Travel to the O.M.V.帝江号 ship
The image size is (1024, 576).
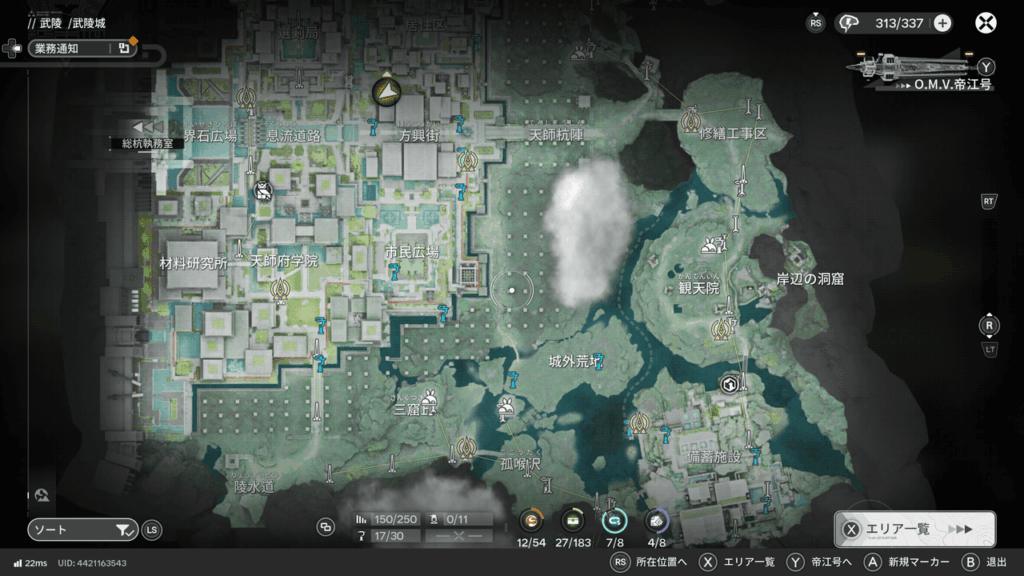[918, 68]
